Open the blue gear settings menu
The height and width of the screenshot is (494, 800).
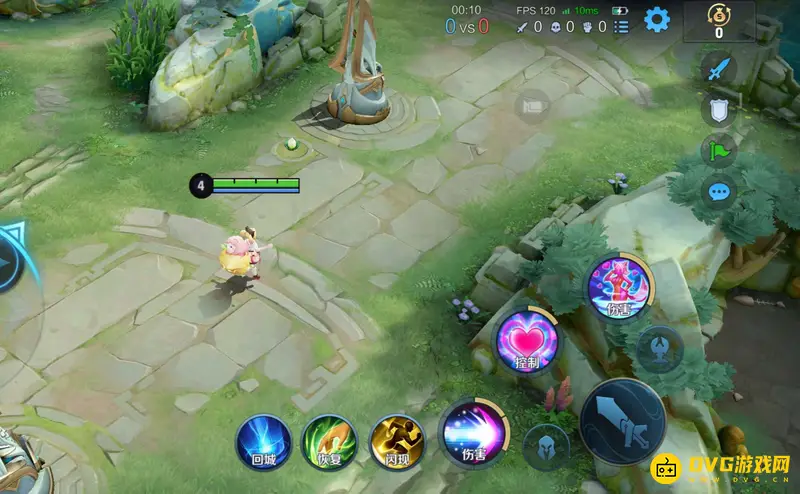click(656, 19)
